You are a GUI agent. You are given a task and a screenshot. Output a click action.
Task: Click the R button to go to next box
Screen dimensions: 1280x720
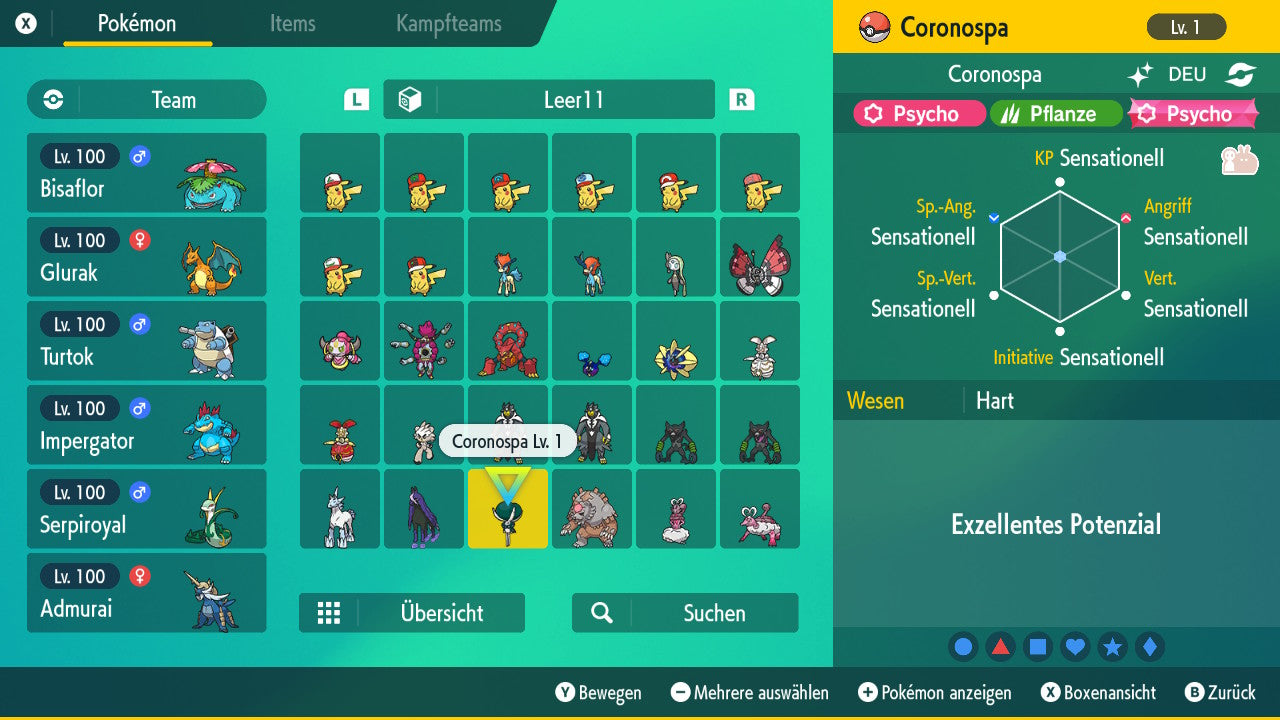click(x=739, y=99)
